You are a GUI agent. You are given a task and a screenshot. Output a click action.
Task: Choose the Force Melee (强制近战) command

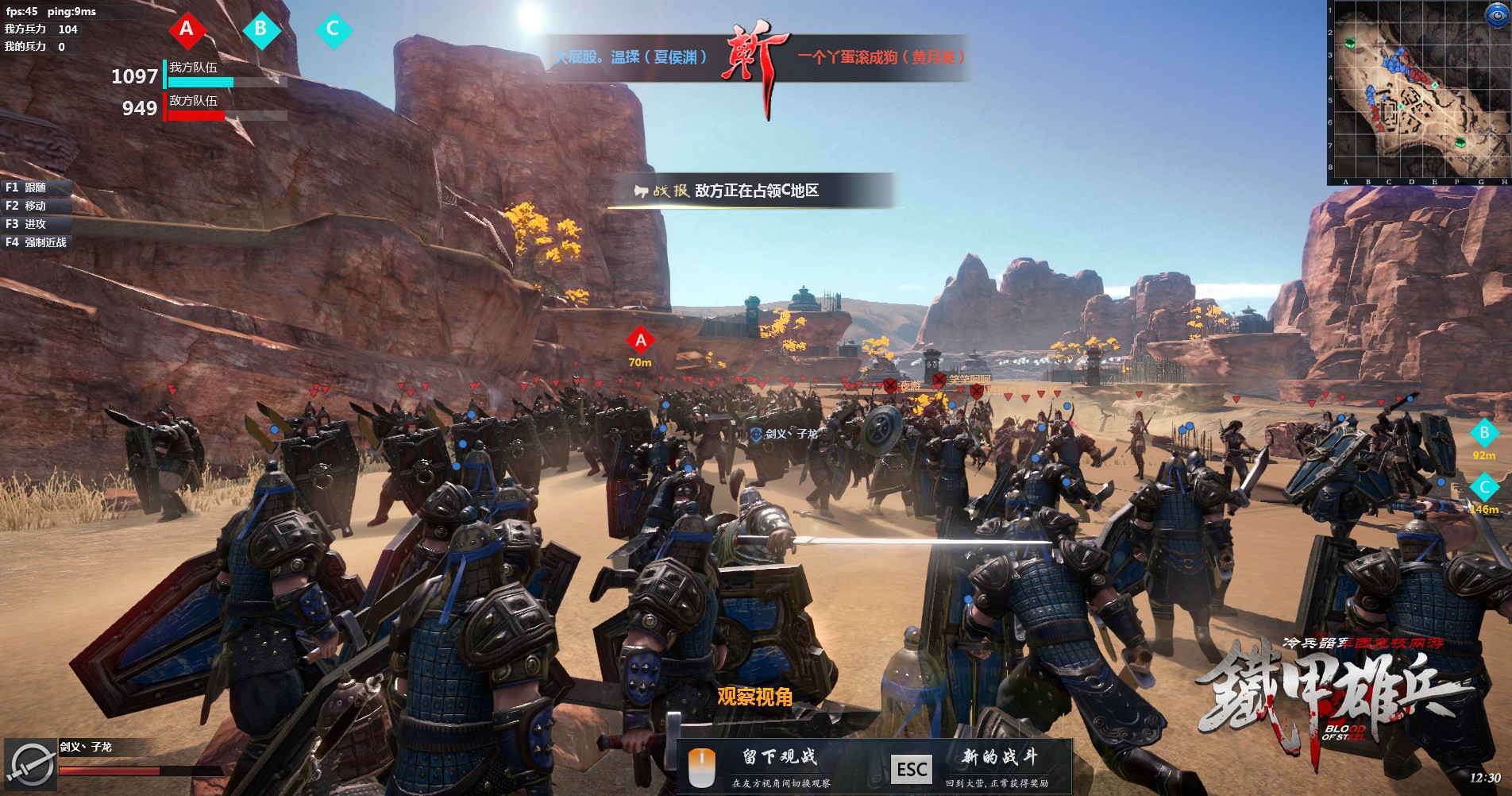[x=37, y=242]
